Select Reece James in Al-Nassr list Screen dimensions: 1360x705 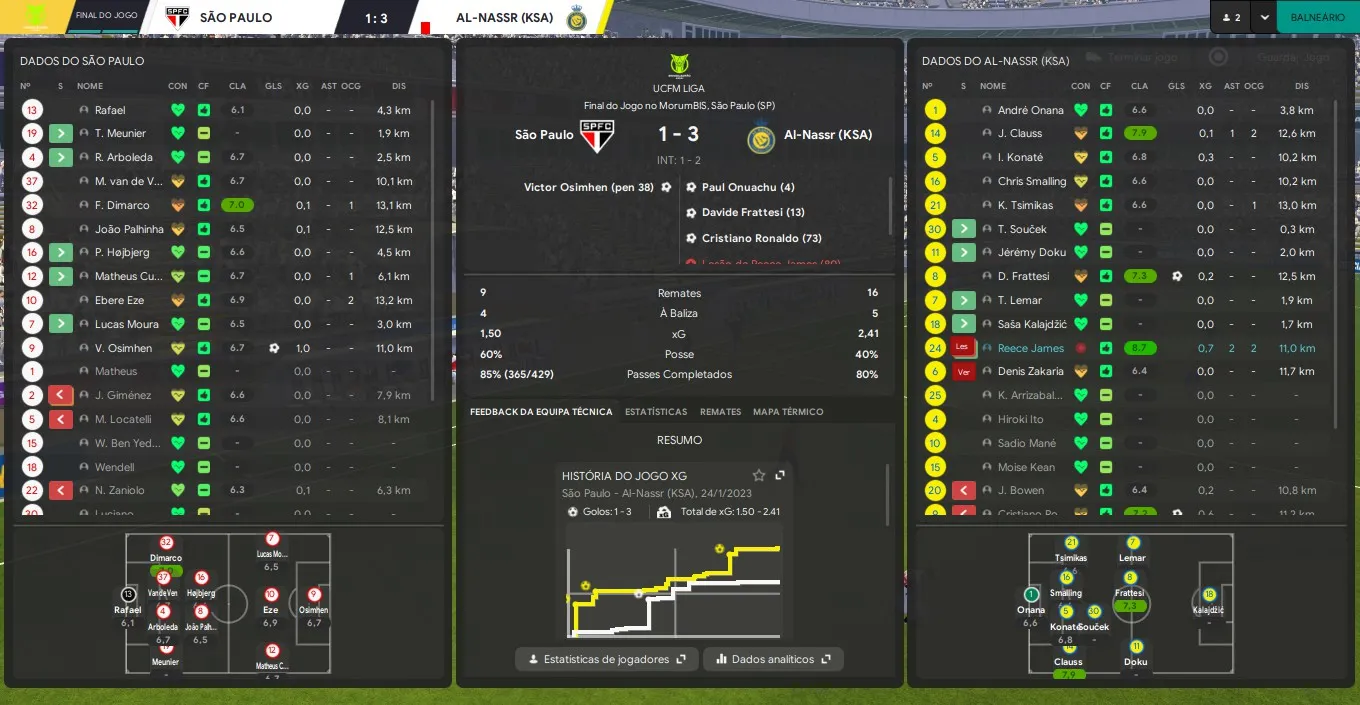(1030, 348)
